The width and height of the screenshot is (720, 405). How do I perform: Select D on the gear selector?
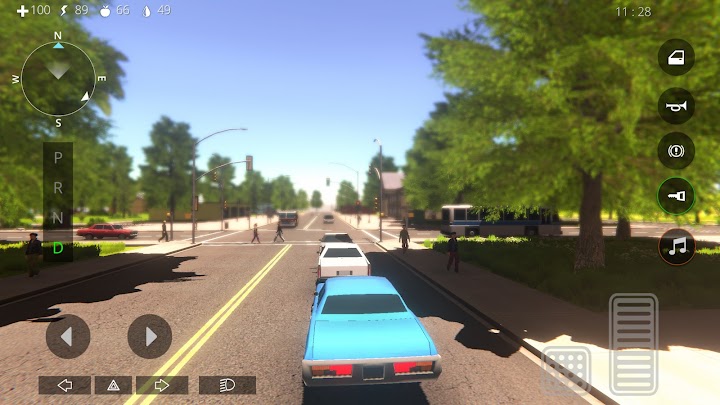click(58, 247)
